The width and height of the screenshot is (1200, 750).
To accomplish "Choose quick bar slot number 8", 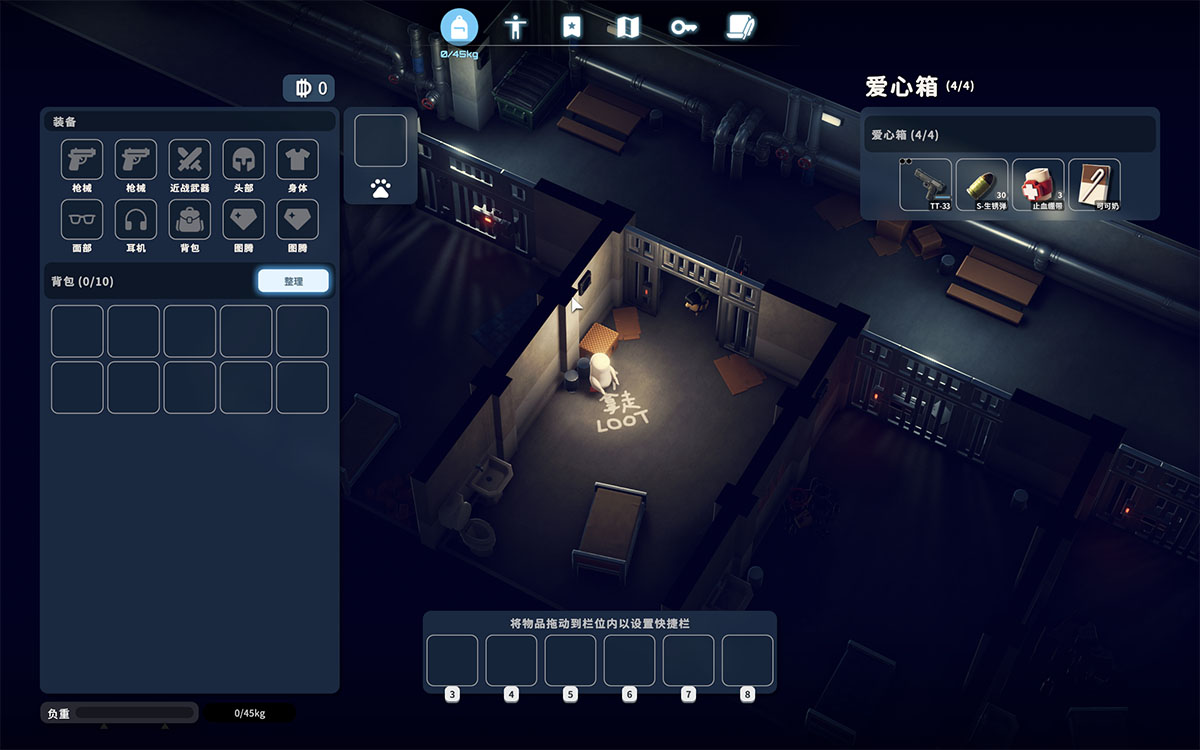I will click(x=747, y=660).
